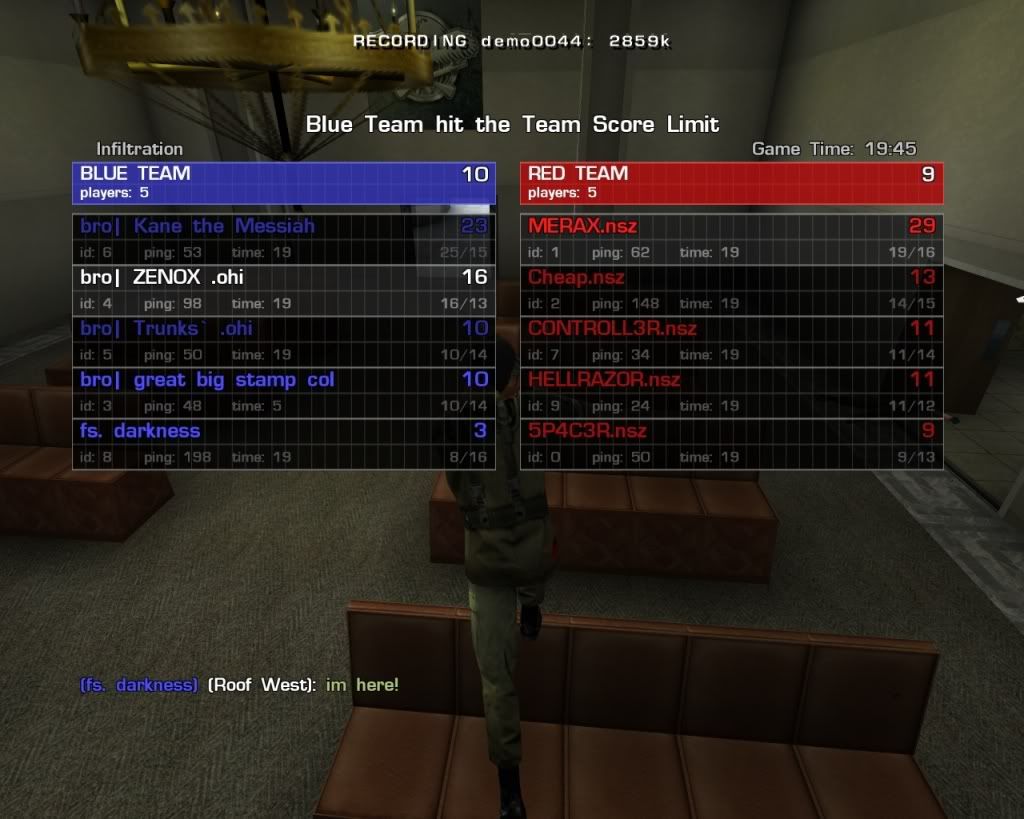
Task: Select the CONTROLL3R.nsz scoreboard row
Action: point(731,341)
